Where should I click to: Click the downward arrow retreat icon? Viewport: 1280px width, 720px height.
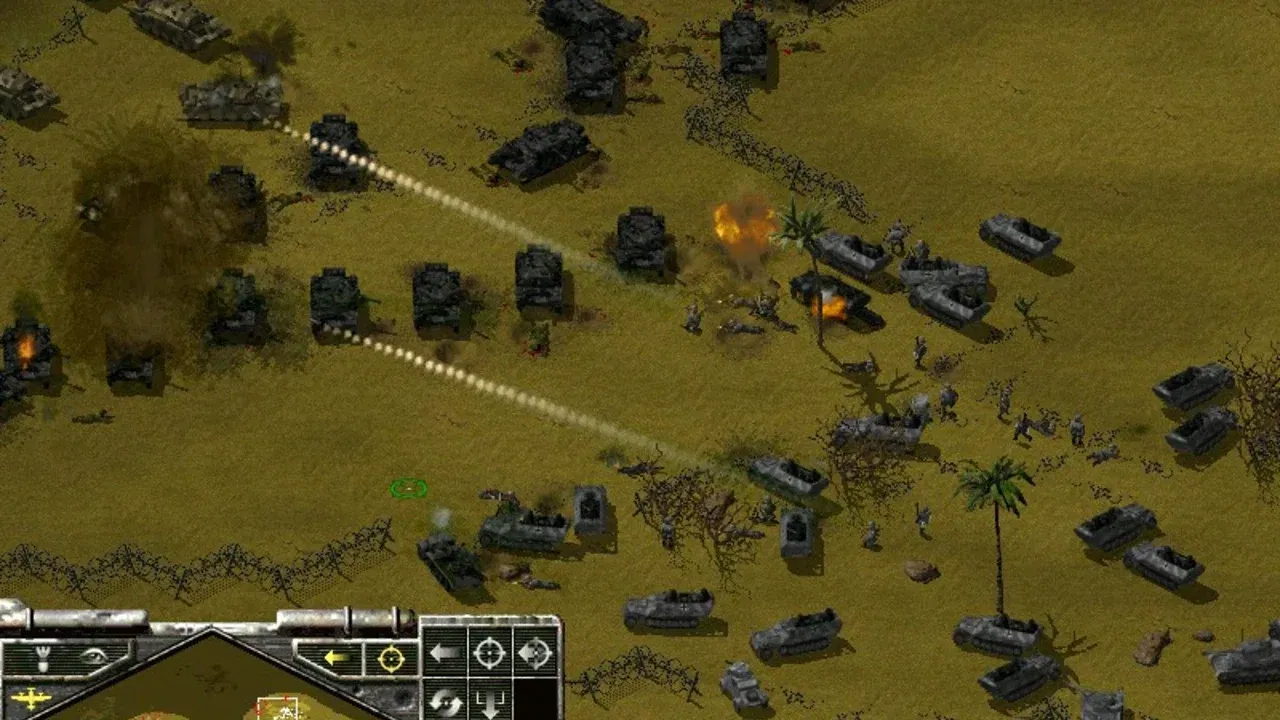(x=490, y=700)
